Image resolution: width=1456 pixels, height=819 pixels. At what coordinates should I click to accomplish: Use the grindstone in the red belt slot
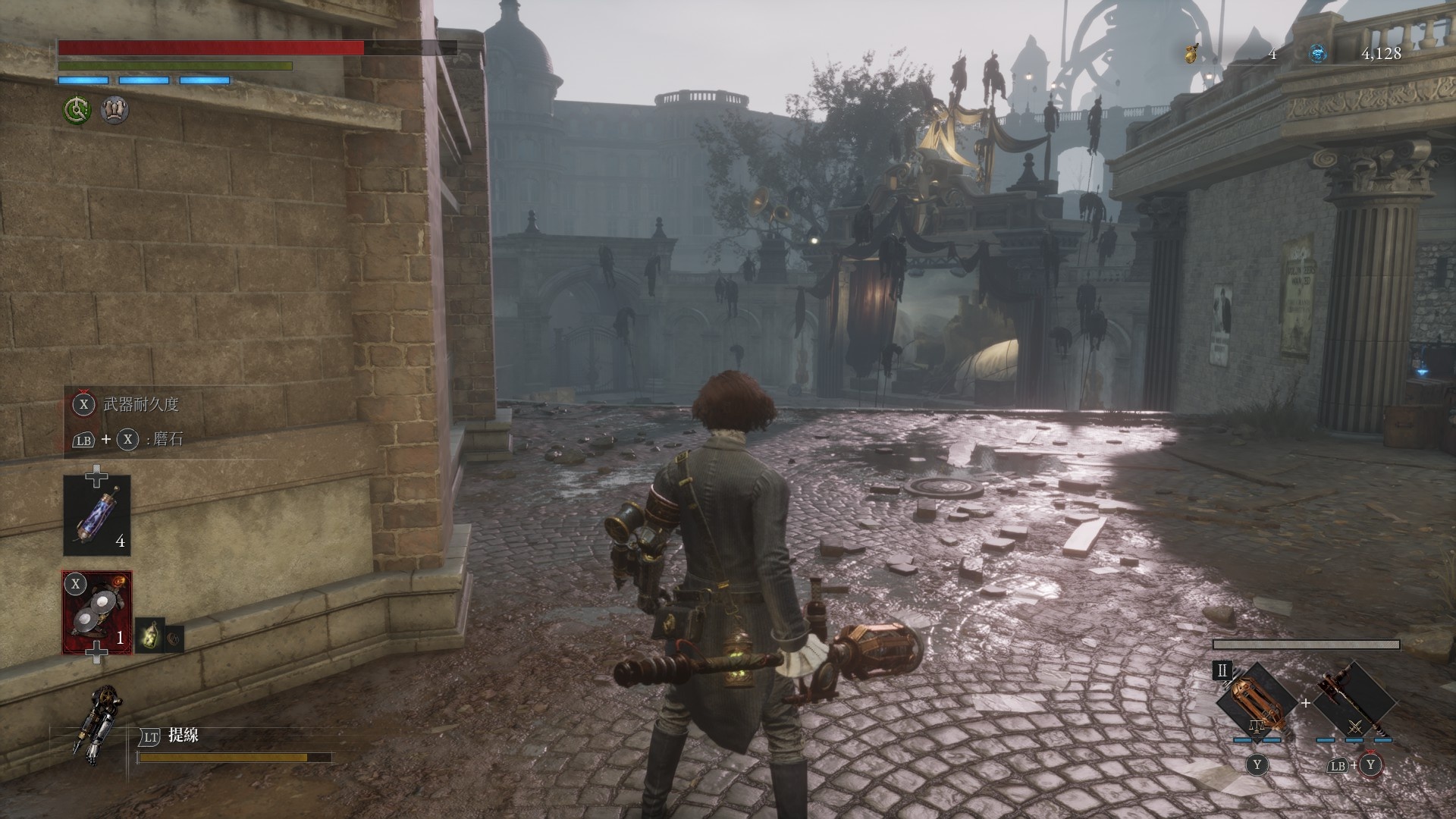[x=96, y=613]
